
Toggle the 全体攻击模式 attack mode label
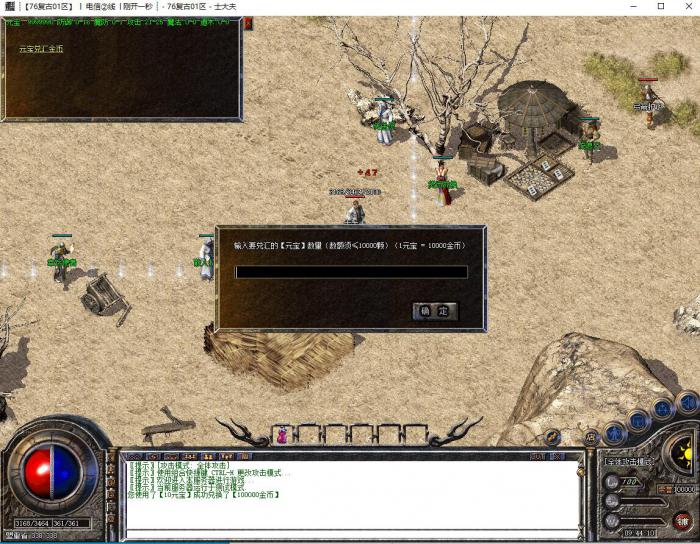[628, 462]
